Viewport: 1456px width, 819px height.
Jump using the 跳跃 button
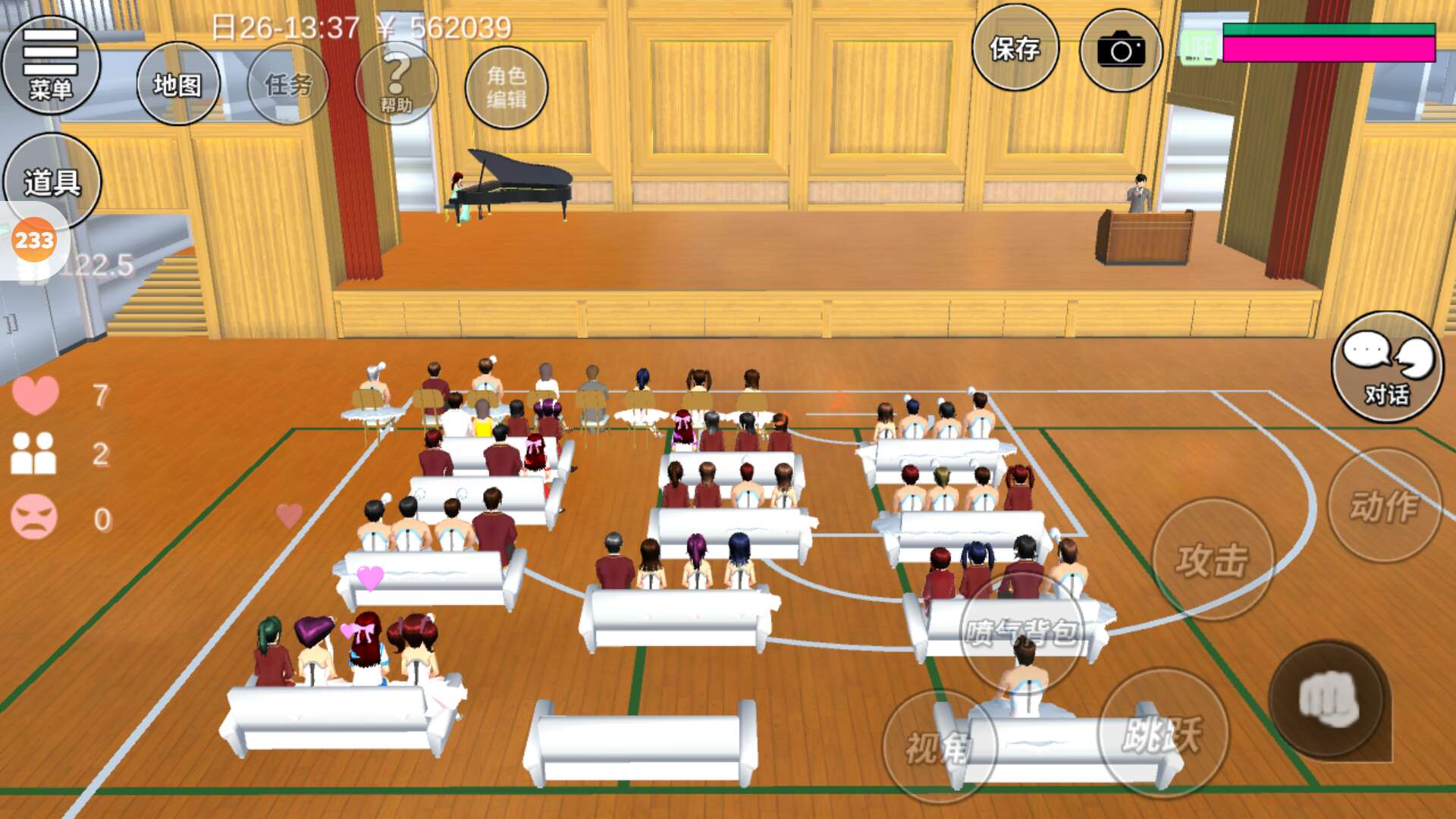1162,733
